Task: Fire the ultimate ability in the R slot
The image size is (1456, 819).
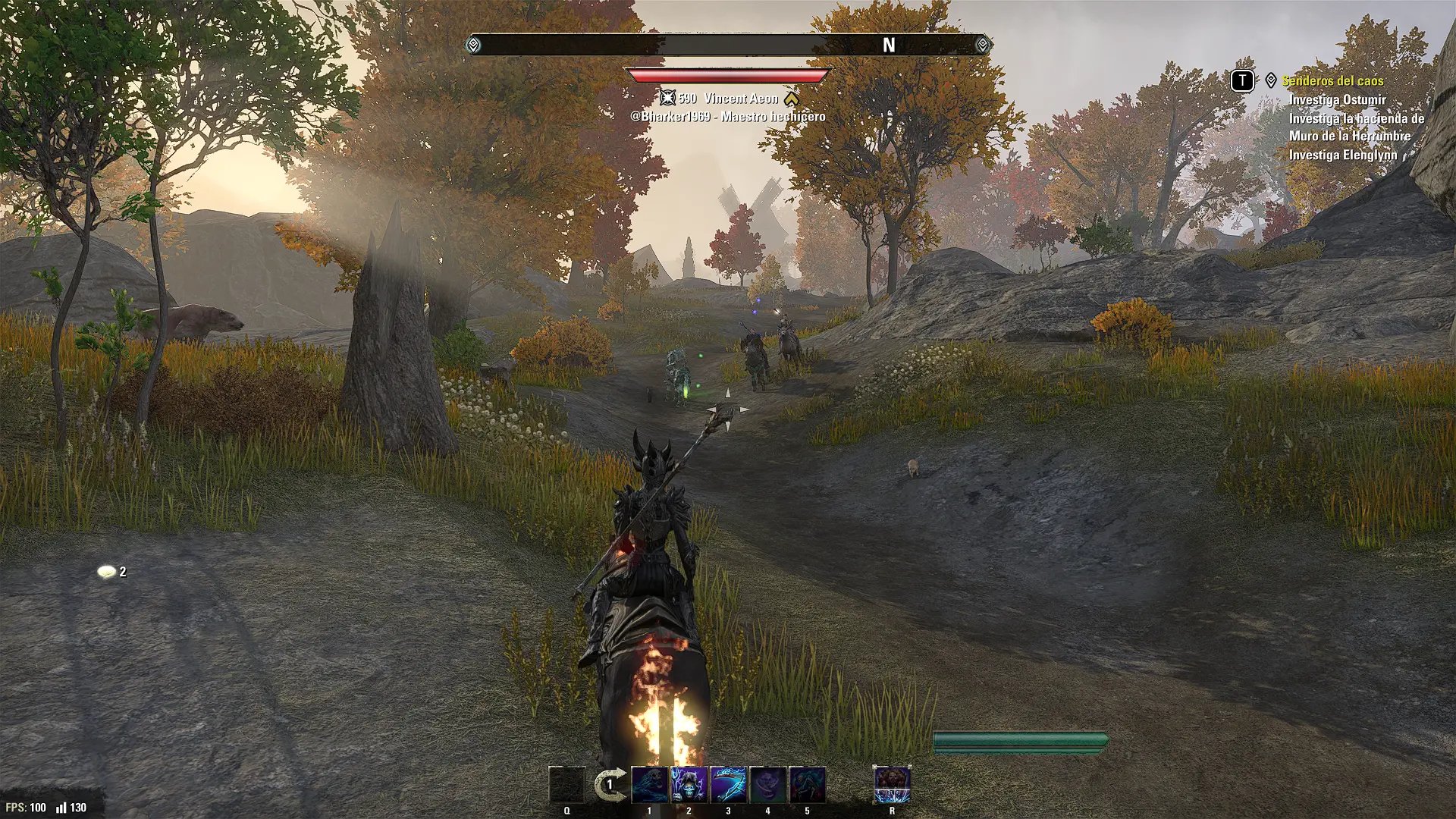Action: pos(892,784)
